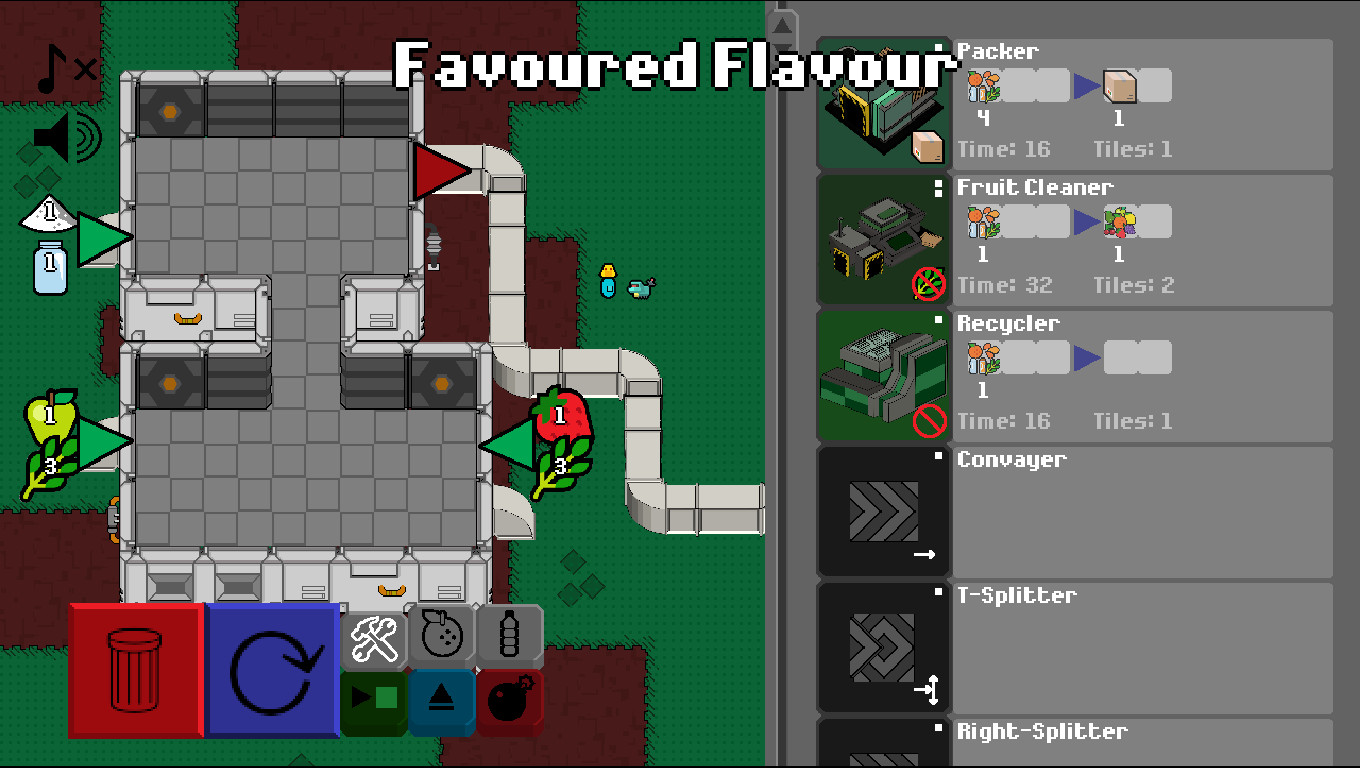This screenshot has height=768, width=1360.
Task: Disable the Fruit Cleaner via its prohibition sign
Action: (930, 285)
